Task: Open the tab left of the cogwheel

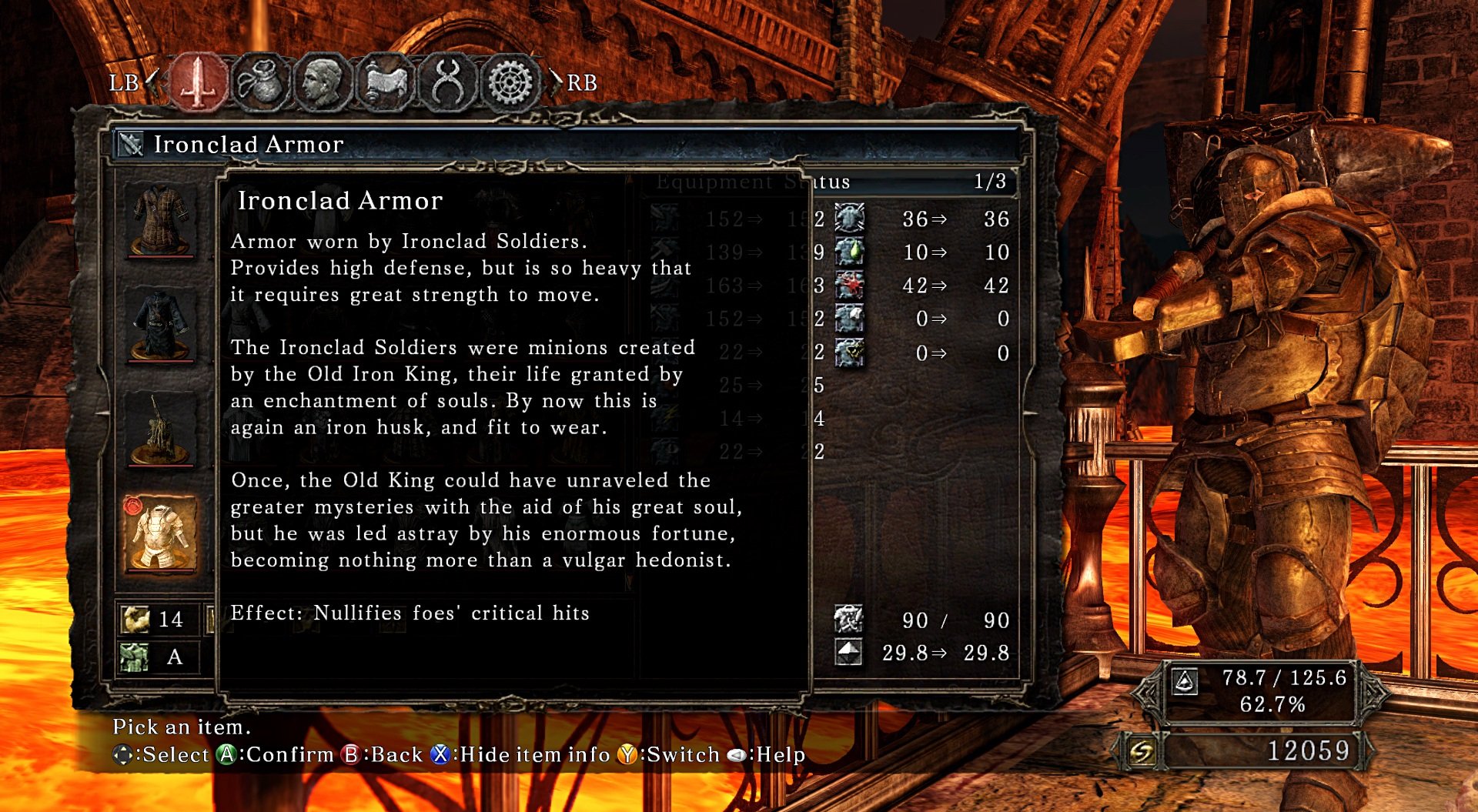Action: tap(448, 82)
